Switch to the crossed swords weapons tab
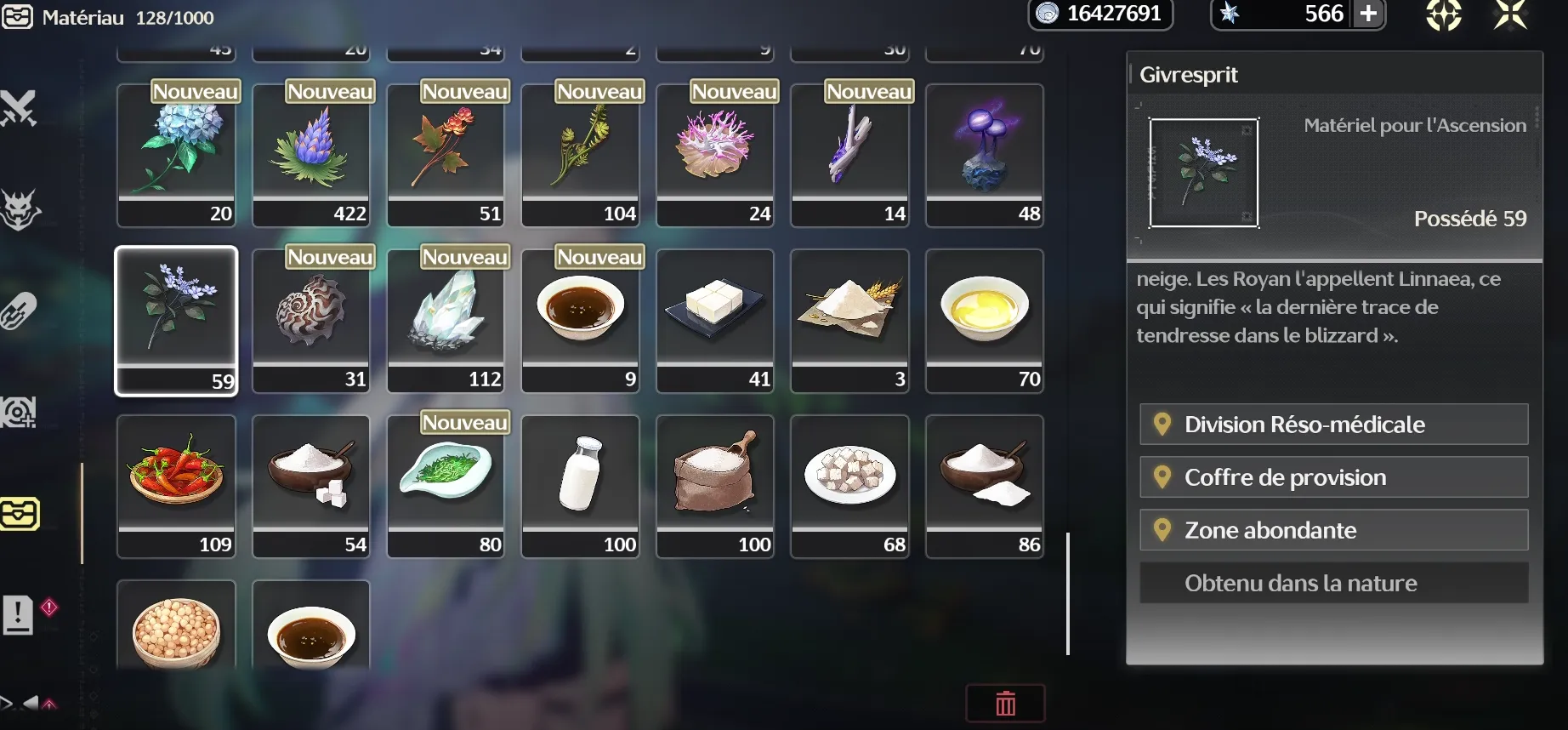Screen dimensions: 1568x730 (19, 108)
